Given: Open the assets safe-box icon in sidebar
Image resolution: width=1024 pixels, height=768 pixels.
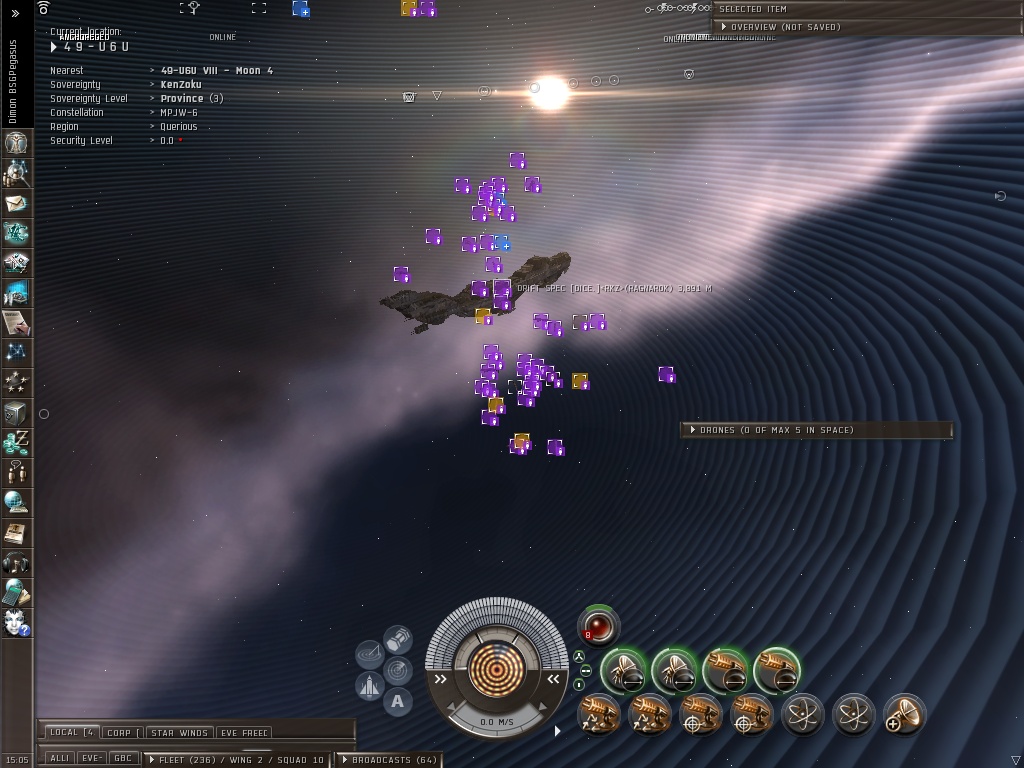Looking at the screenshot, I should coord(16,412).
